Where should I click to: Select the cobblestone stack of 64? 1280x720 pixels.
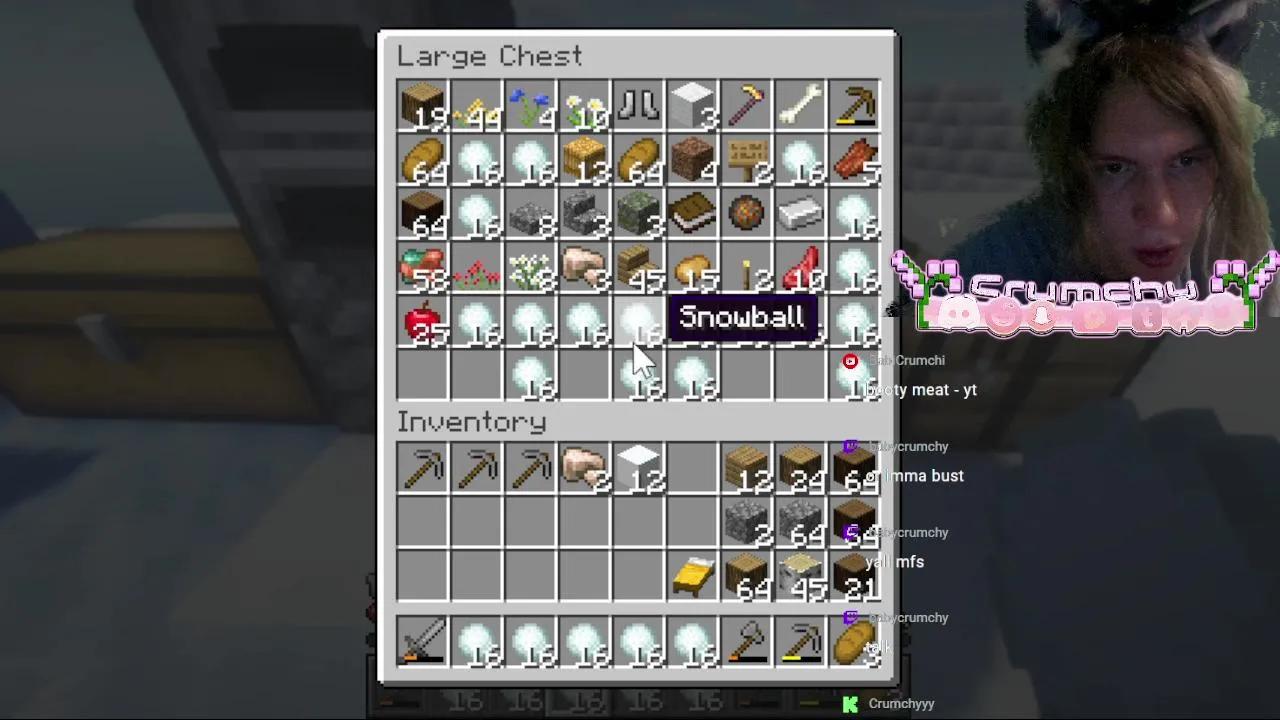pos(800,524)
